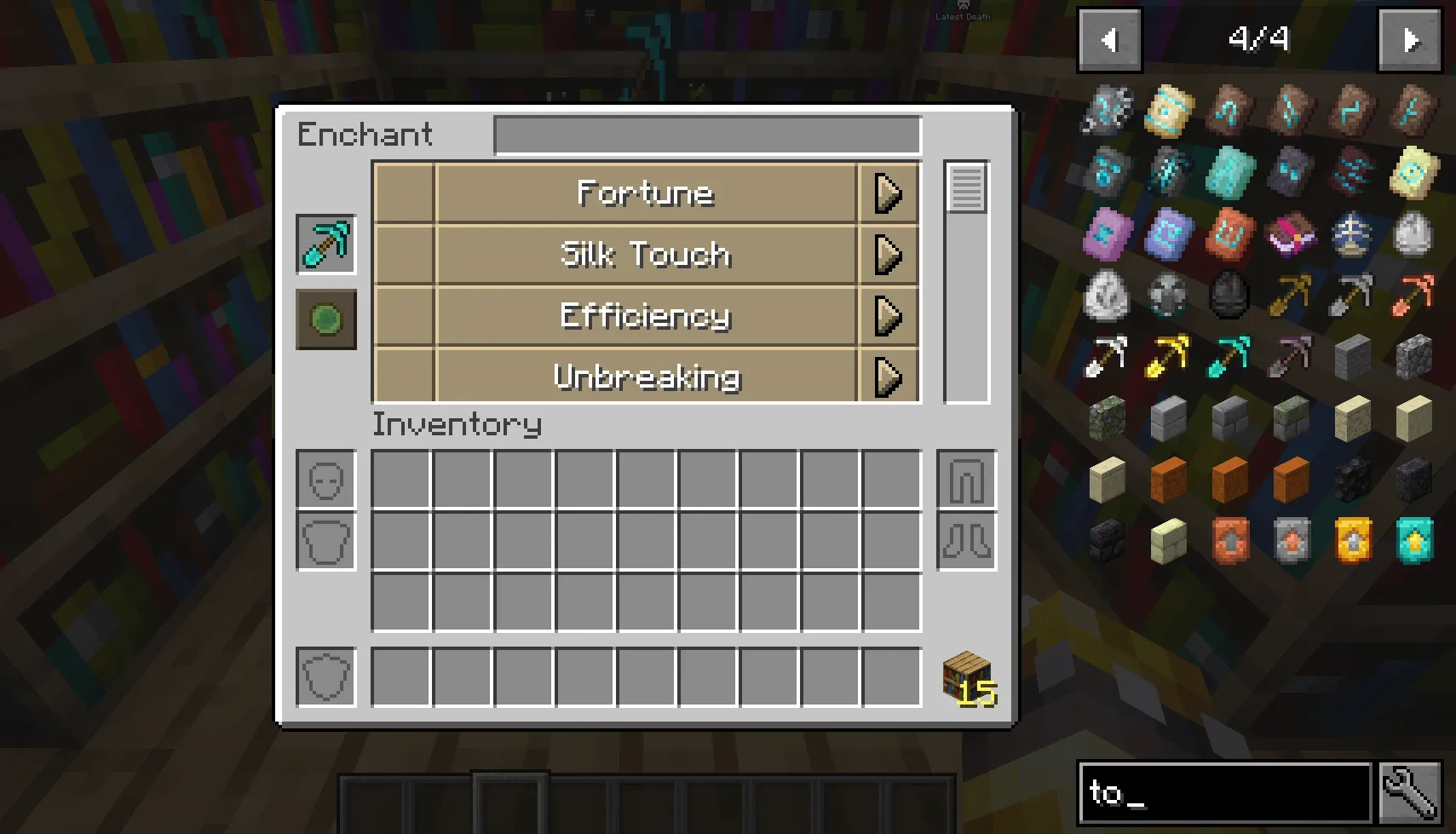Select the cracked stone bricks item
Screen dimensions: 1456x834
pyautogui.click(x=1229, y=417)
